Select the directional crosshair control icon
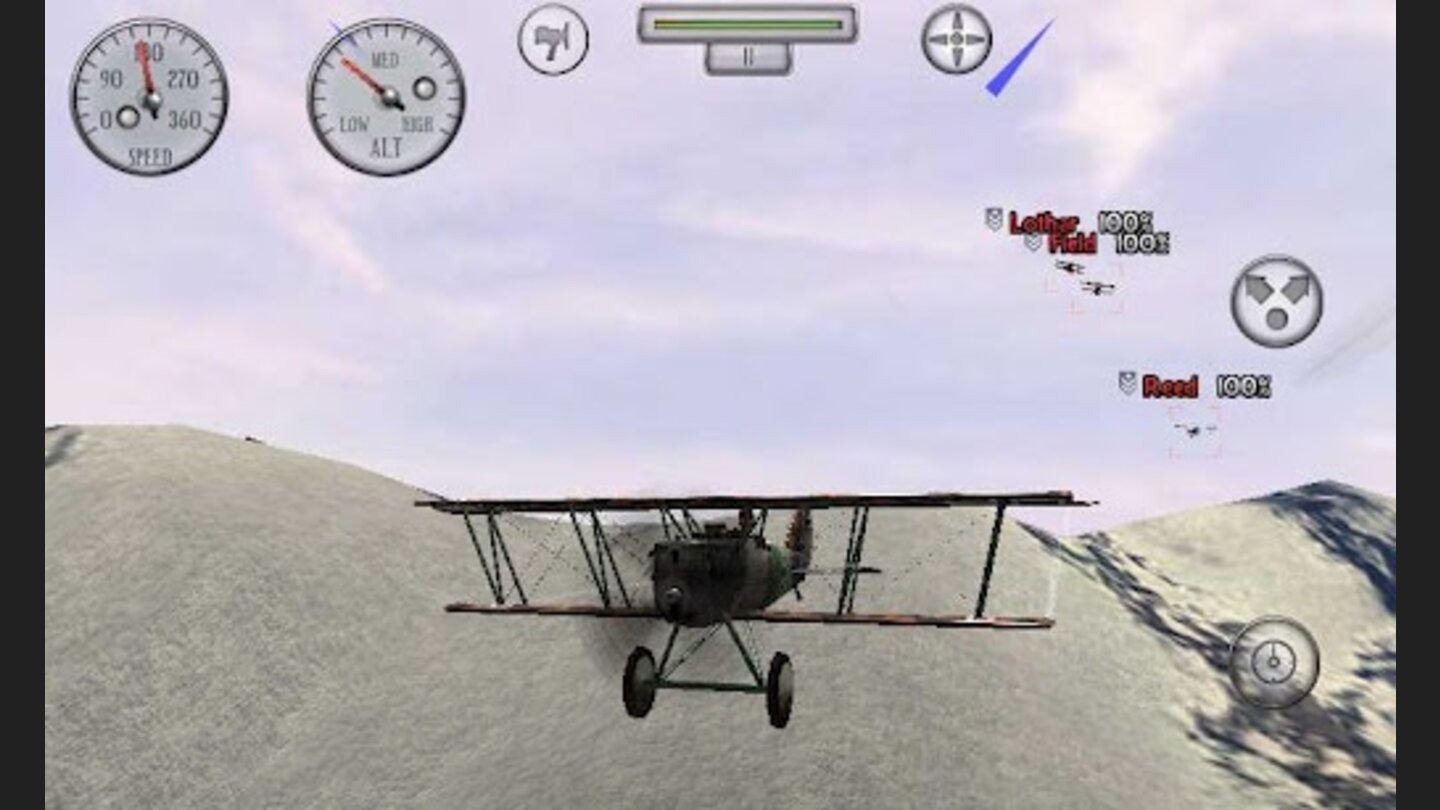 coord(958,39)
